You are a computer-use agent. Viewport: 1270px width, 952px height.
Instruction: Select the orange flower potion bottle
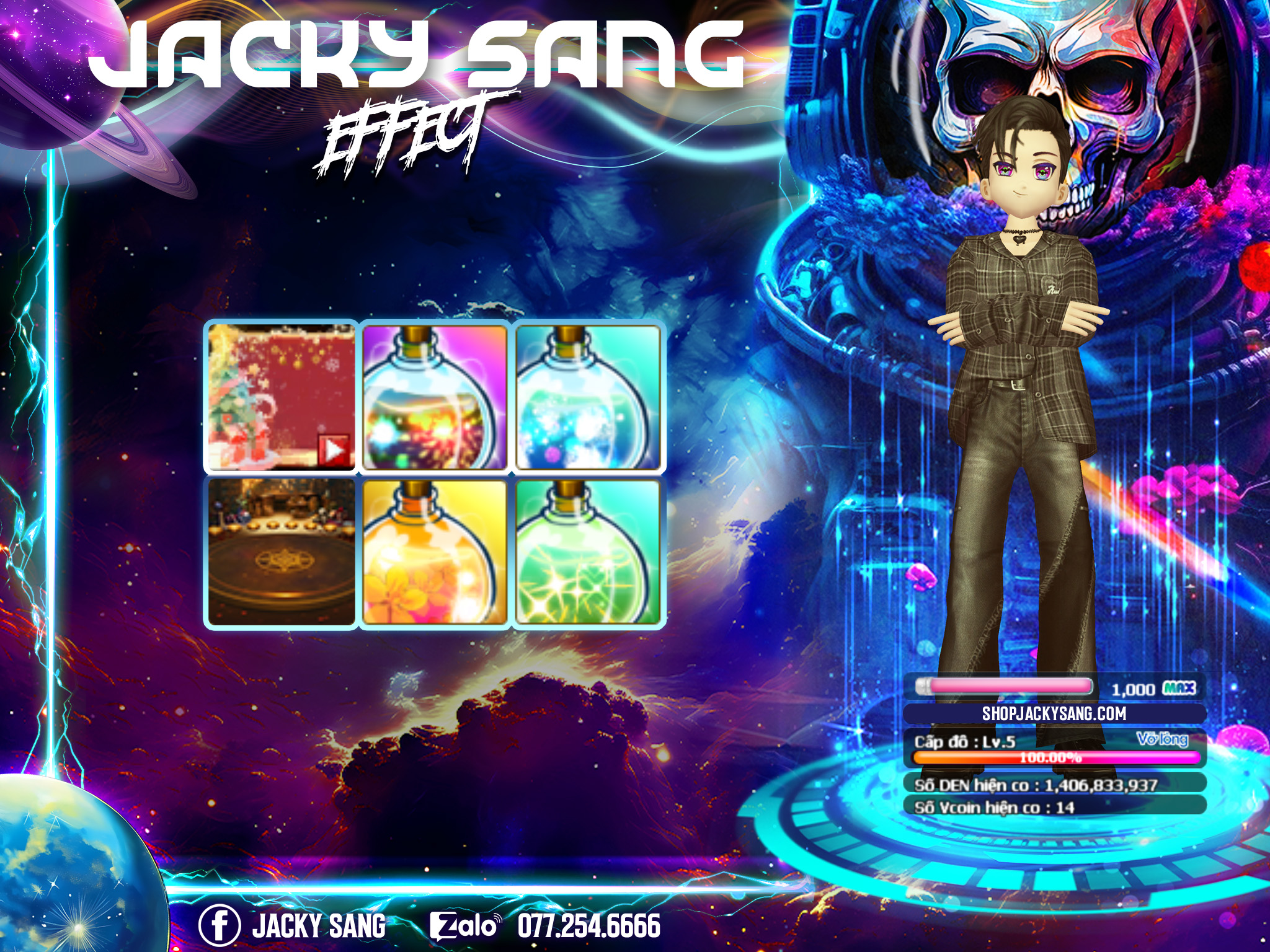pos(435,552)
